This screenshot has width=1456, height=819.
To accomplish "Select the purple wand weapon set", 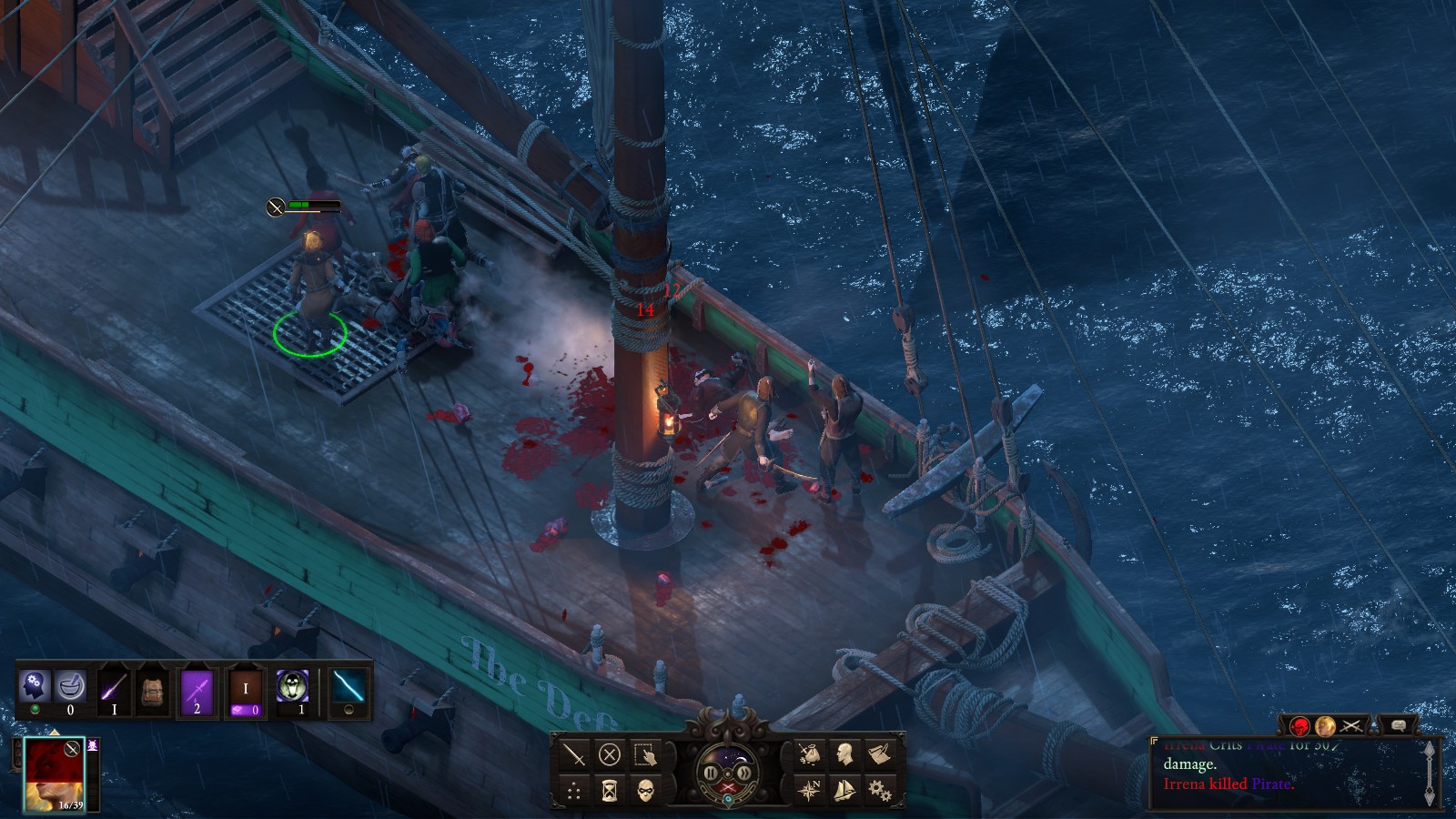I will [x=114, y=688].
